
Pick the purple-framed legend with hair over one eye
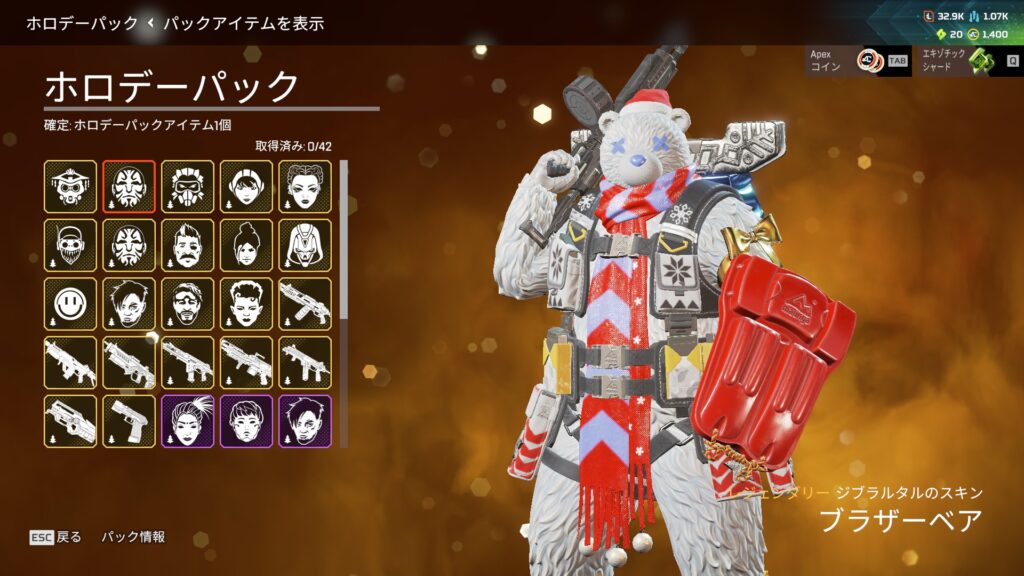click(x=305, y=421)
